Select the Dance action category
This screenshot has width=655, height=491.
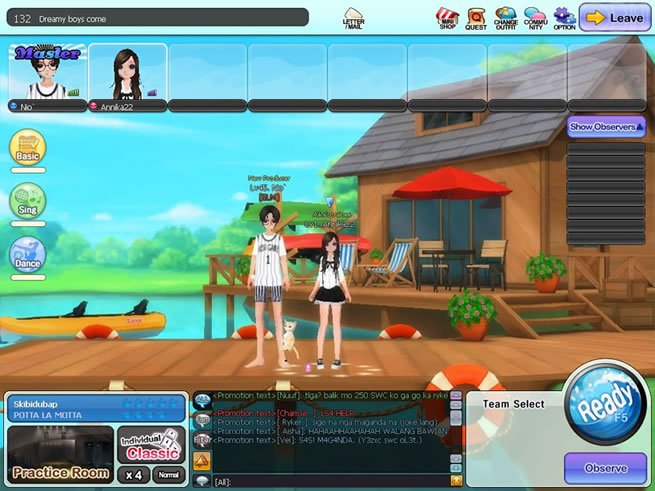(28, 254)
